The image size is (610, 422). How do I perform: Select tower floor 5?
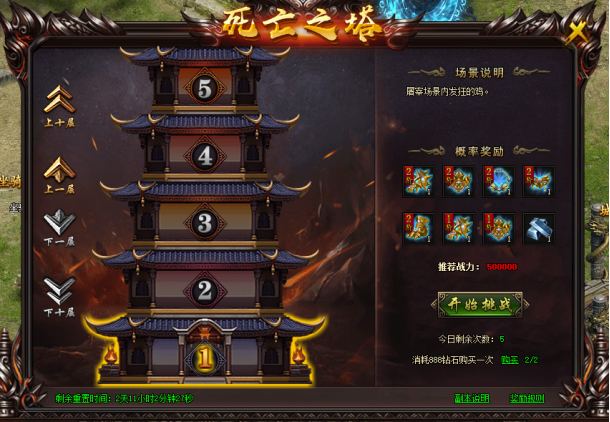click(x=205, y=89)
